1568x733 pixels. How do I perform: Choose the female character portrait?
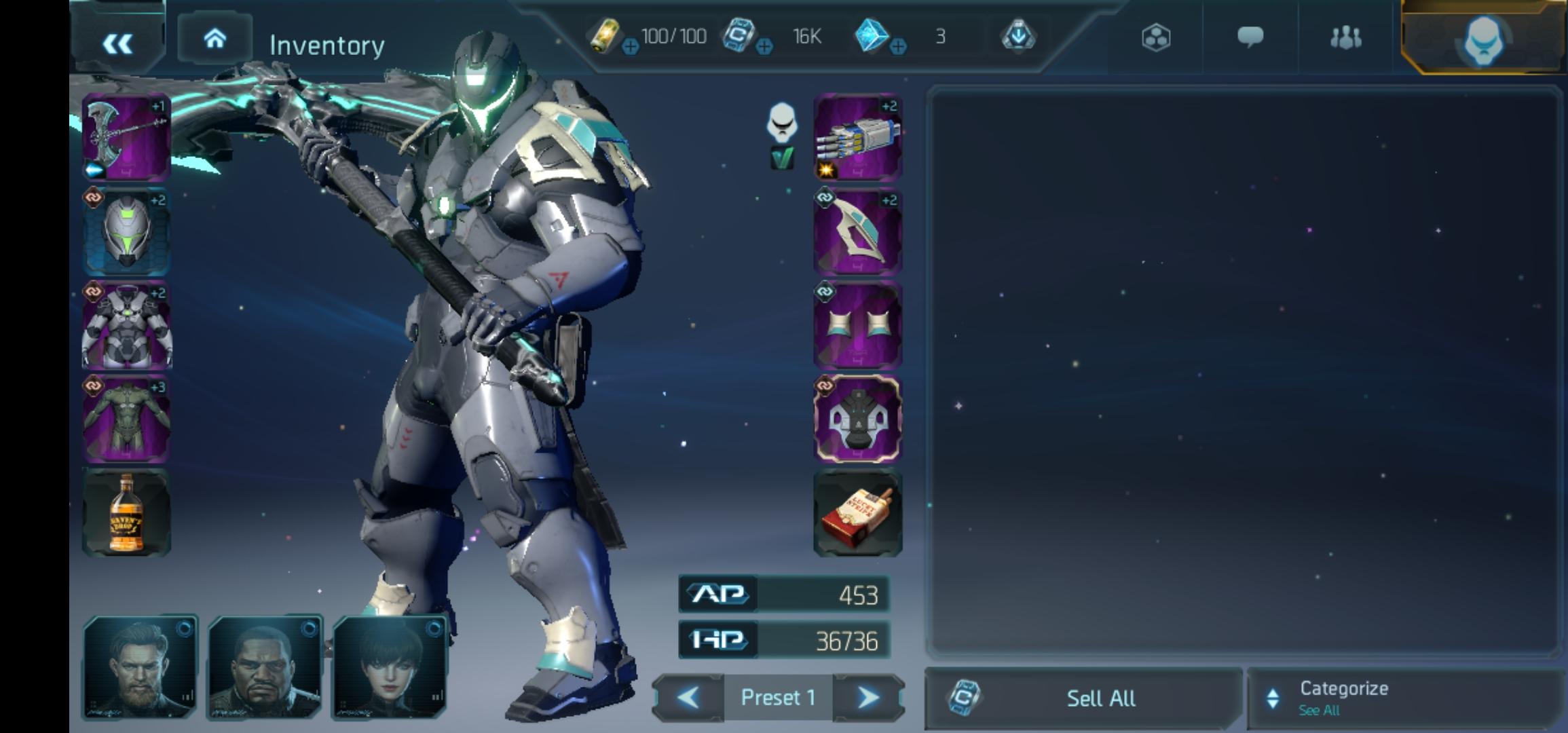pyautogui.click(x=389, y=667)
